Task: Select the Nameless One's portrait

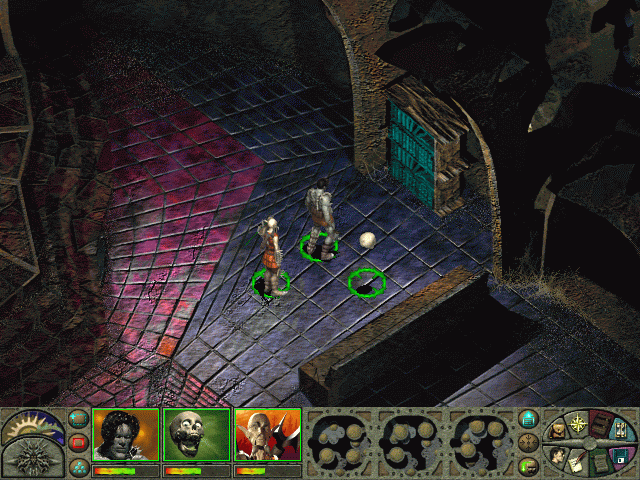Action: 126,435
